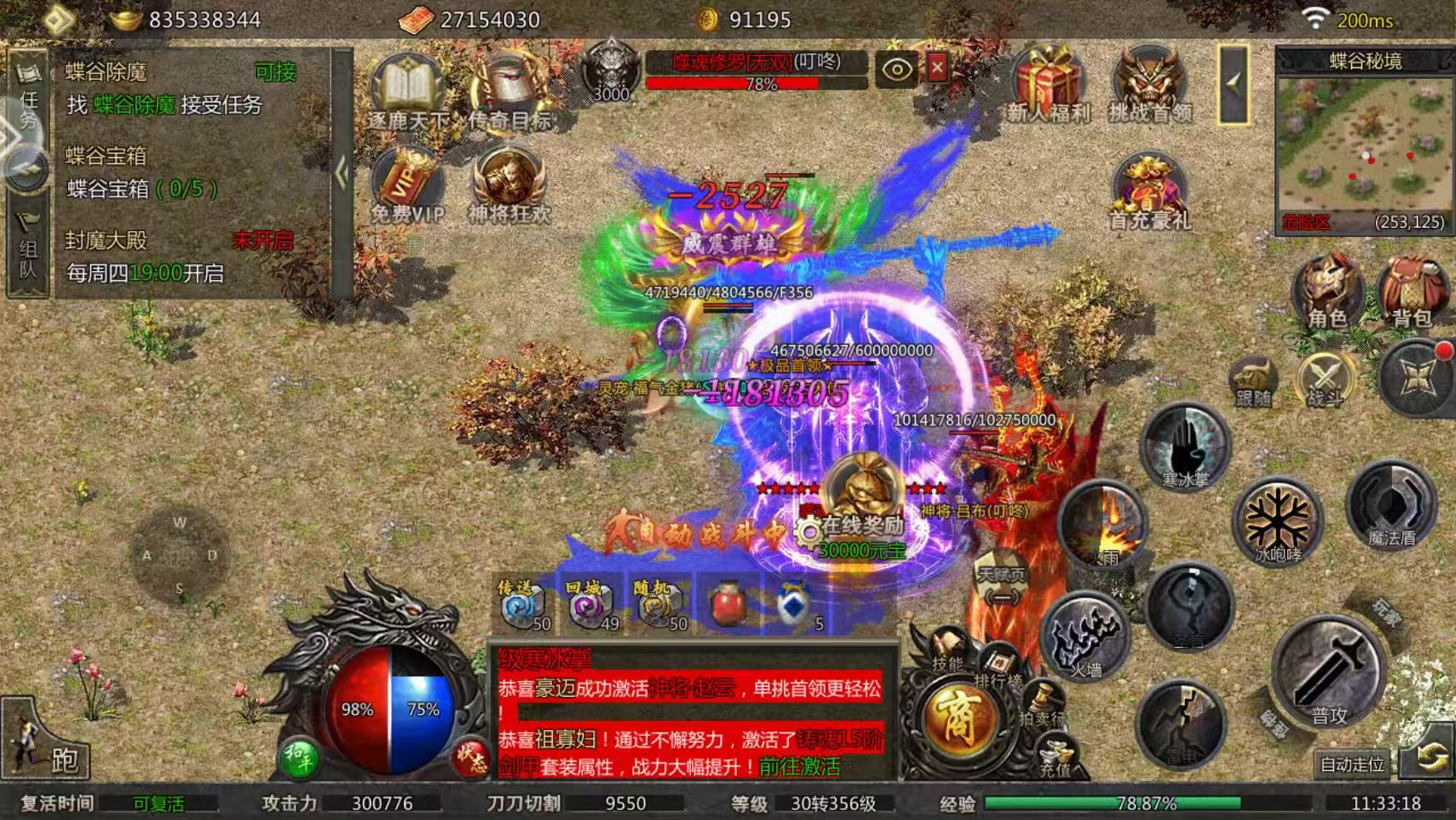Close the boss target panel
1456x820 pixels.
[937, 67]
